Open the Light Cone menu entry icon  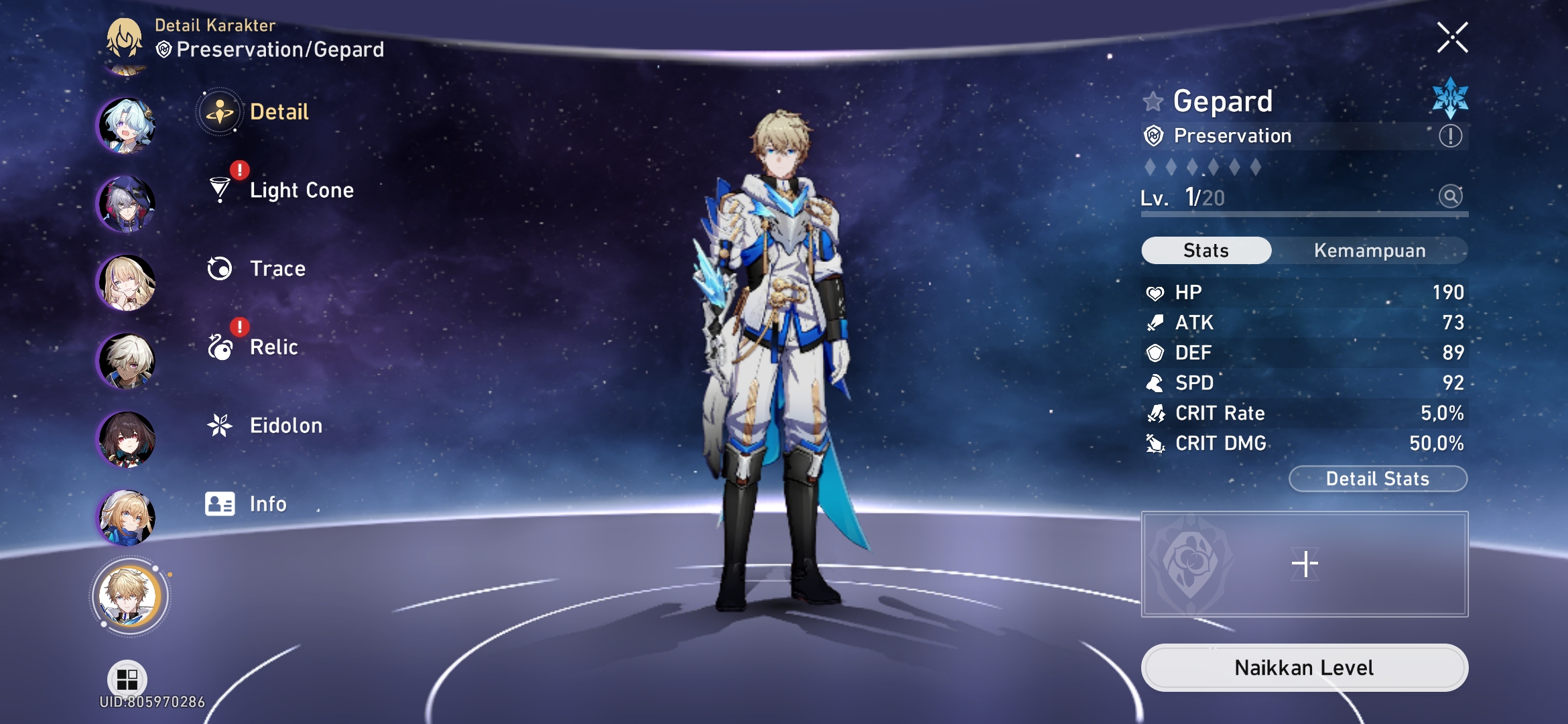(x=219, y=190)
